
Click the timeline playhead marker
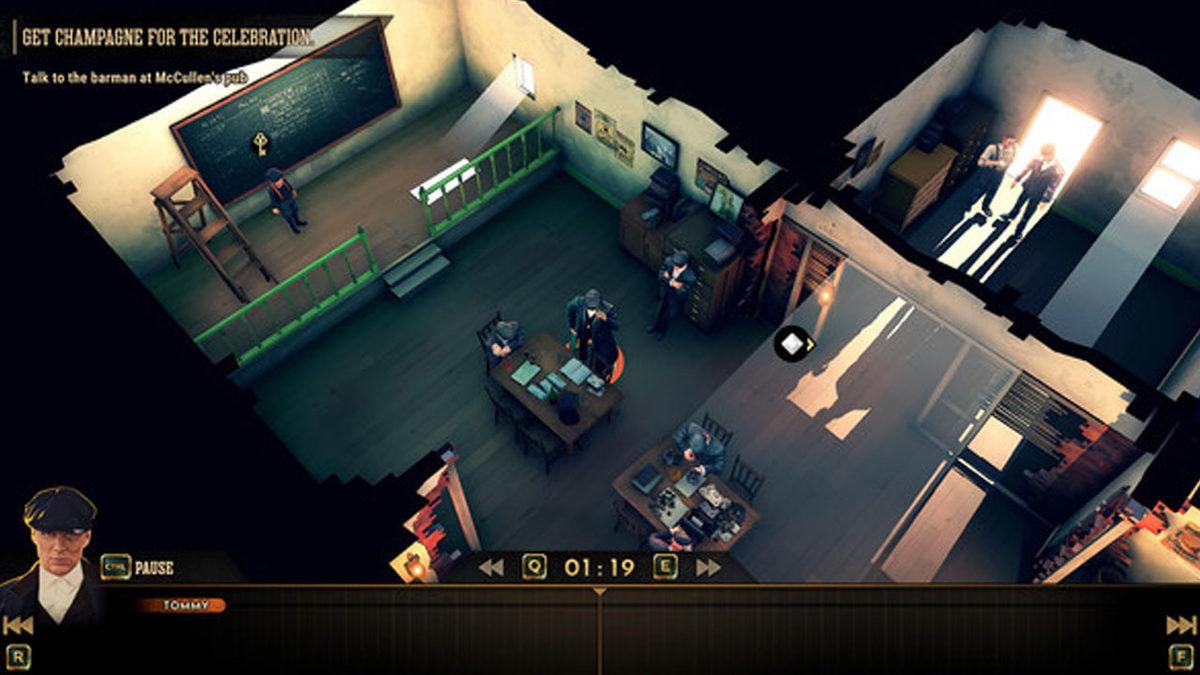point(599,592)
